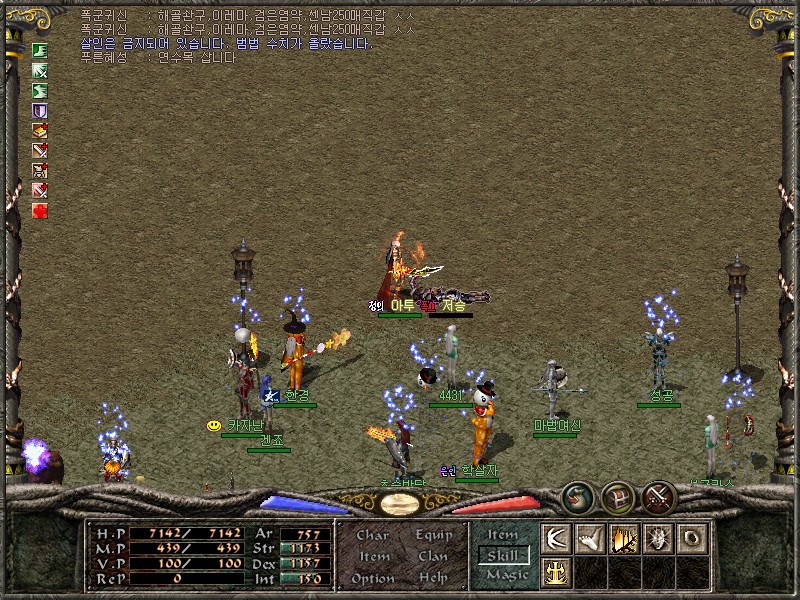This screenshot has width=800, height=600.
Task: Activate the ring skill icon
Action: (x=691, y=538)
